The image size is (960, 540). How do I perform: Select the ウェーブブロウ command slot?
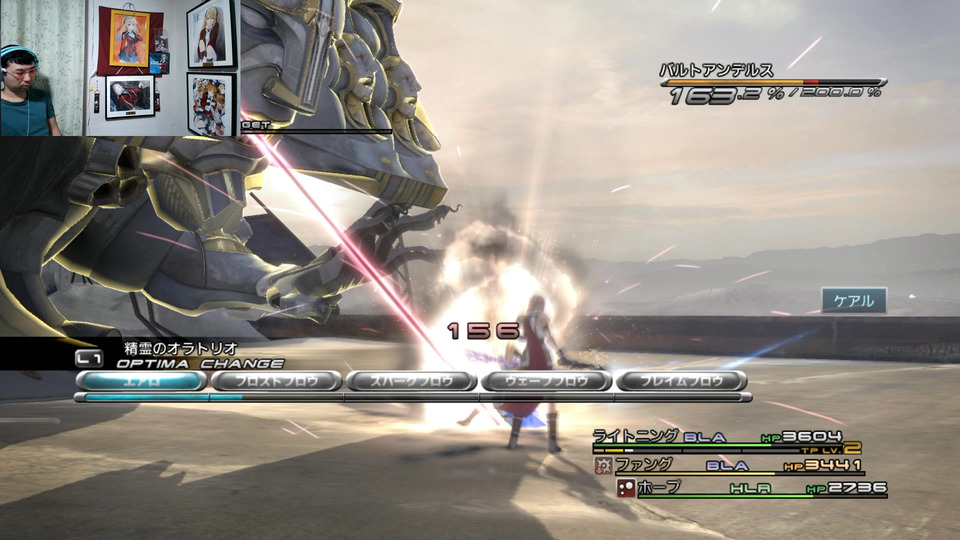(x=546, y=381)
